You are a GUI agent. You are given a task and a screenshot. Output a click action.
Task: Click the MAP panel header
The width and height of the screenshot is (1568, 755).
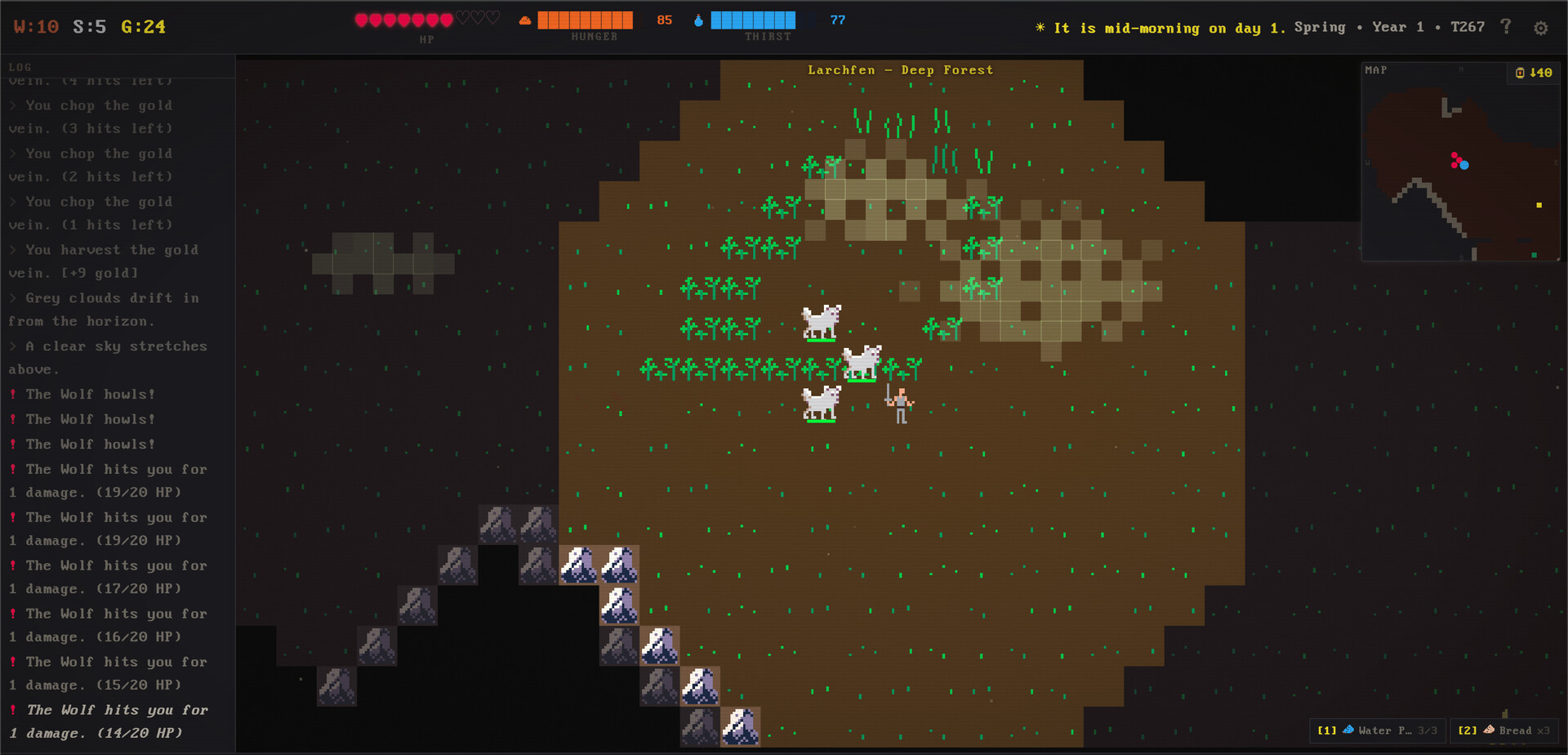(1376, 69)
